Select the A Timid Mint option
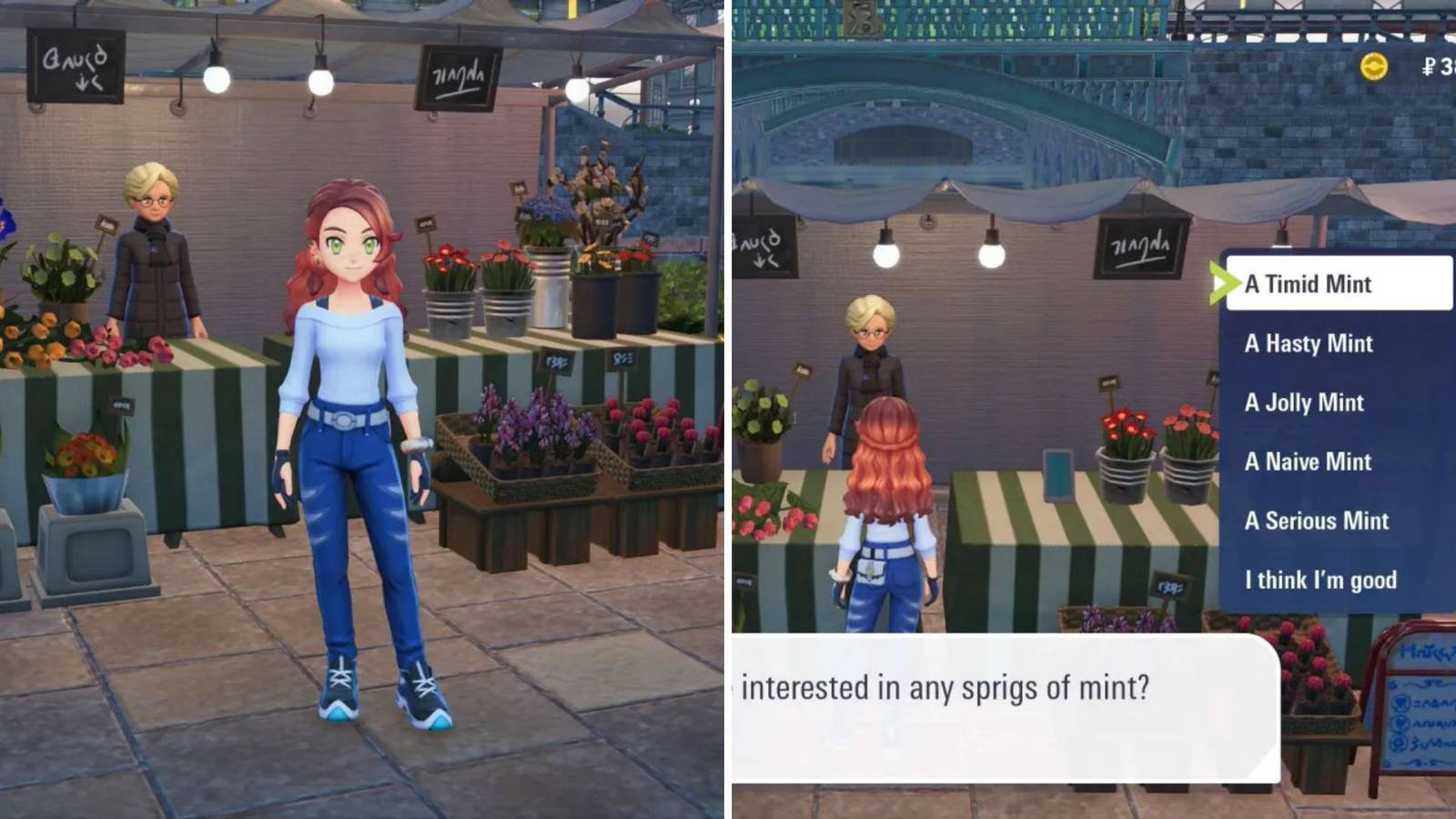Viewport: 1456px width, 819px height. (x=1308, y=284)
